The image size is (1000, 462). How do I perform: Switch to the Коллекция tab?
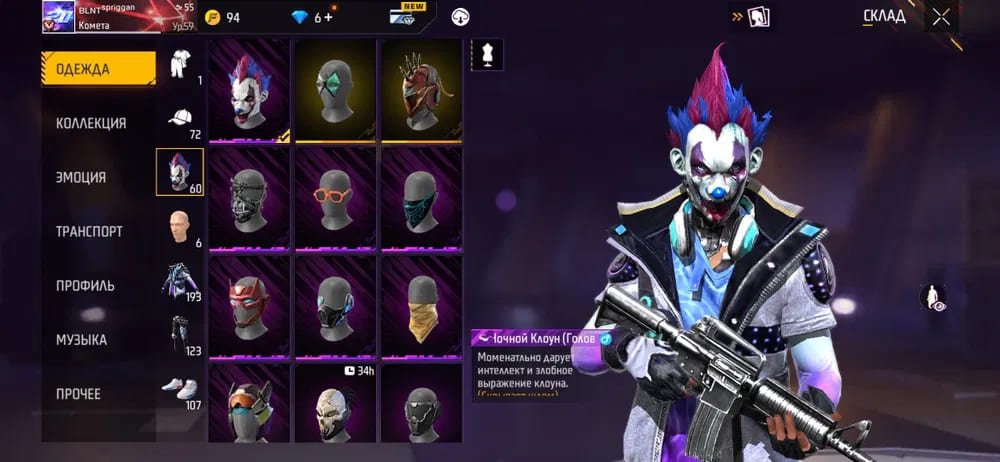point(91,123)
